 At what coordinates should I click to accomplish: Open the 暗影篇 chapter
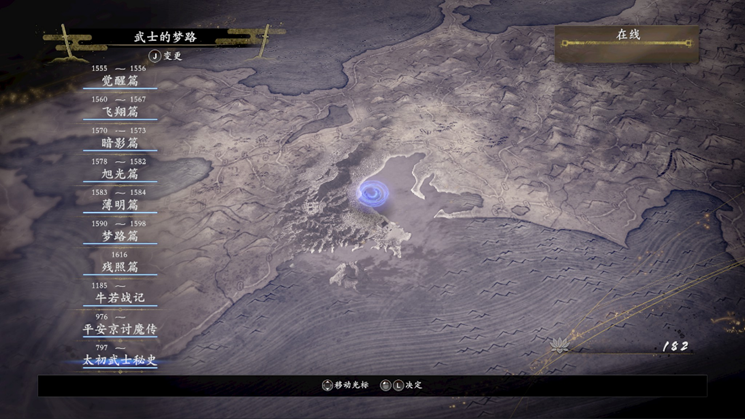coord(120,143)
